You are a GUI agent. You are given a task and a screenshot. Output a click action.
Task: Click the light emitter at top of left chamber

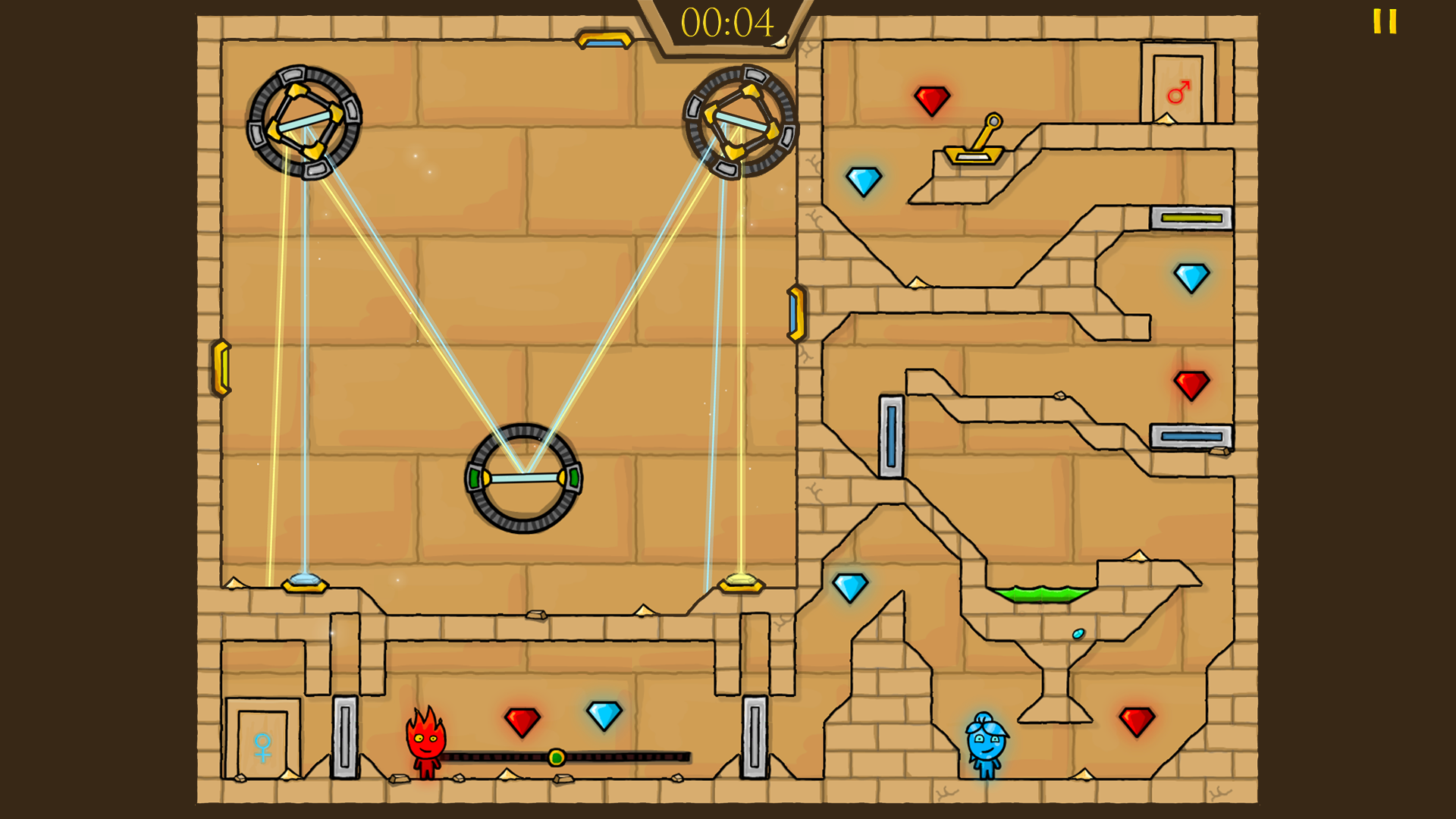607,38
